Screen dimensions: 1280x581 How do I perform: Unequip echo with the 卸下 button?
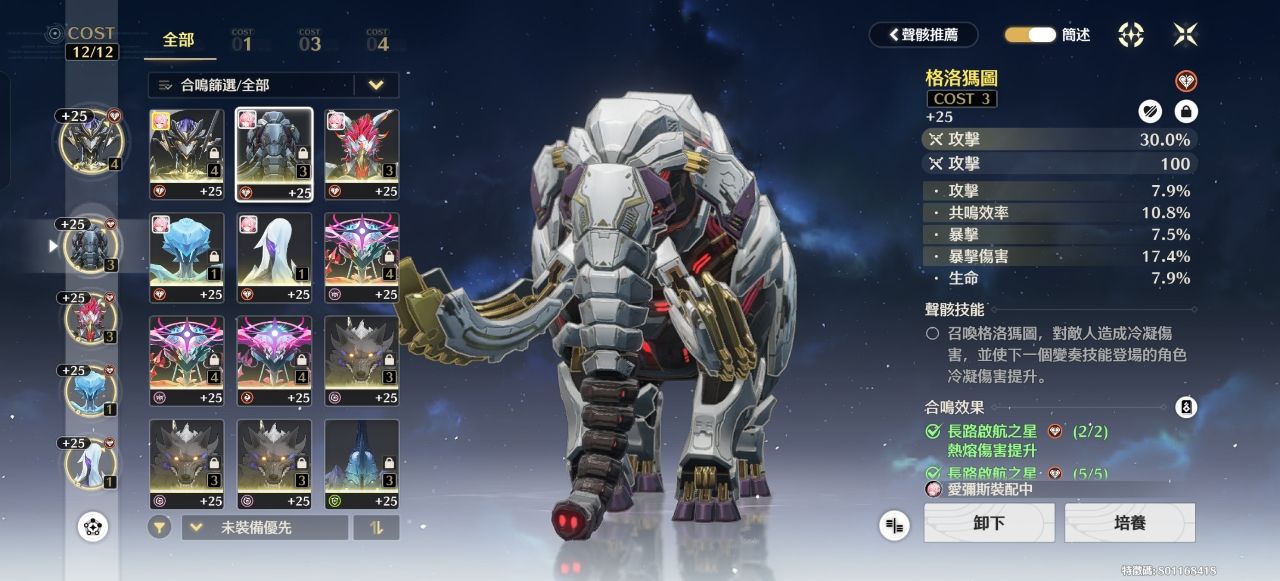[988, 523]
